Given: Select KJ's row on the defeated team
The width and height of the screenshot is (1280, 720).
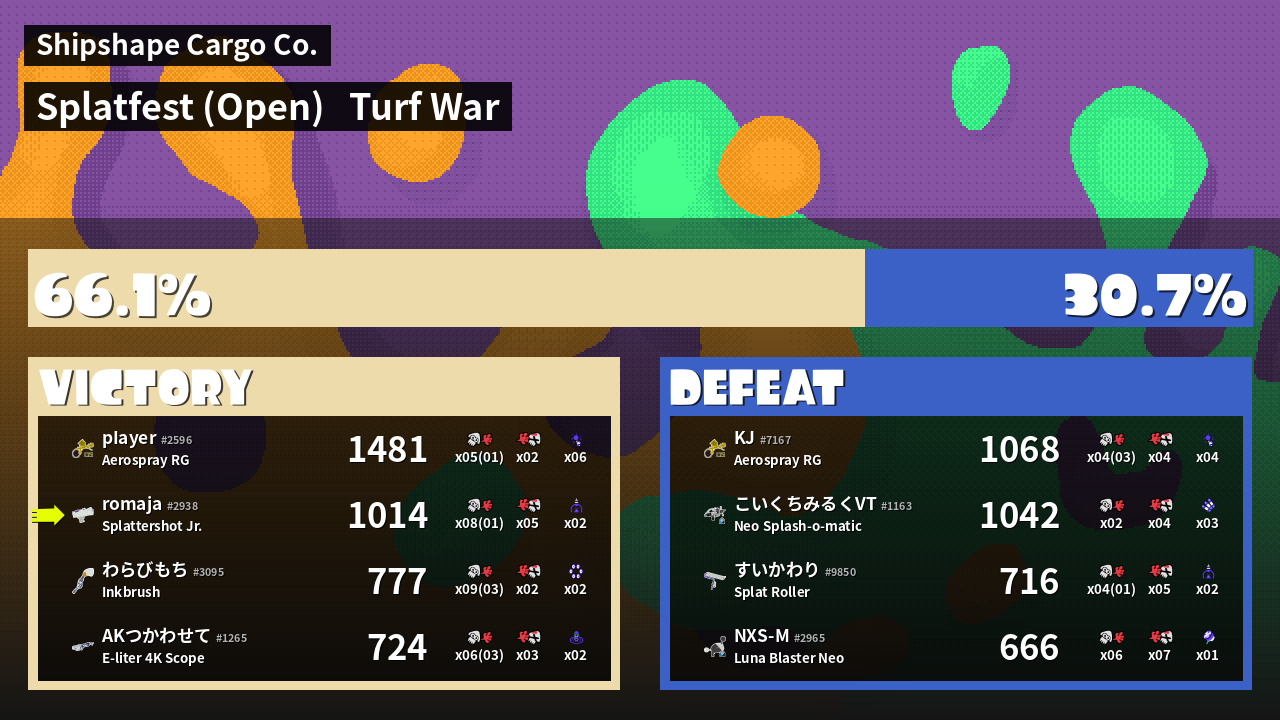Looking at the screenshot, I should pyautogui.click(x=956, y=449).
